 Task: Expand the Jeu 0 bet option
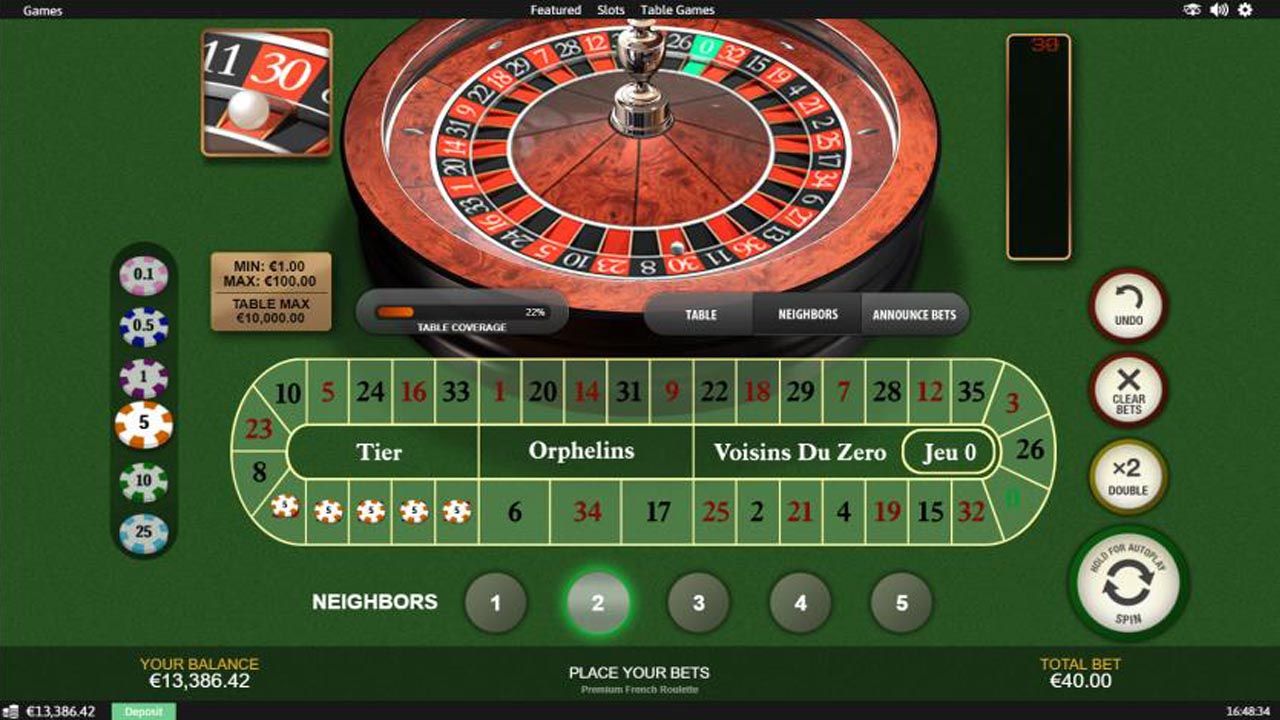coord(950,452)
